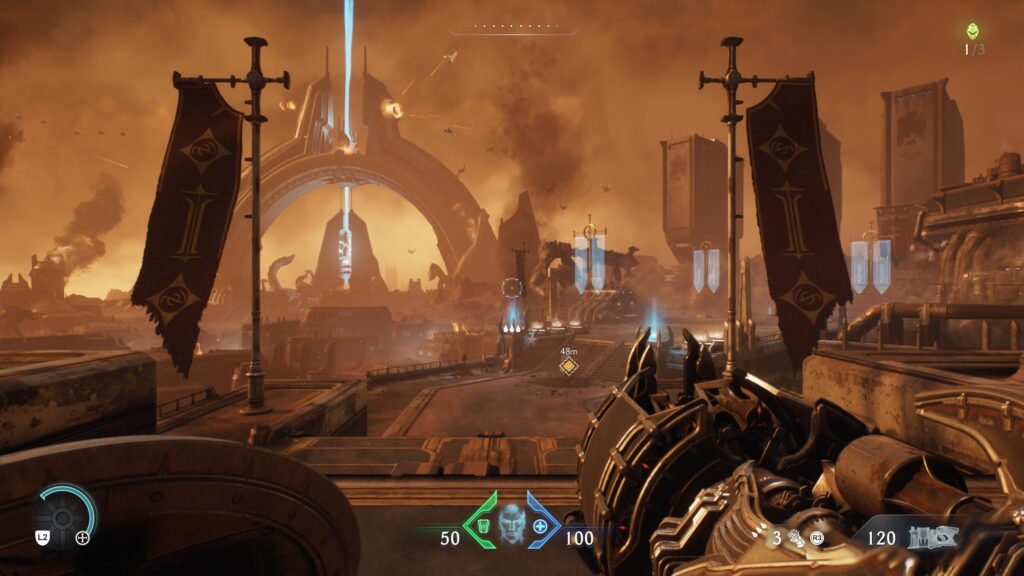The height and width of the screenshot is (576, 1024).
Task: Click the Slayer face portrait
Action: (x=511, y=523)
